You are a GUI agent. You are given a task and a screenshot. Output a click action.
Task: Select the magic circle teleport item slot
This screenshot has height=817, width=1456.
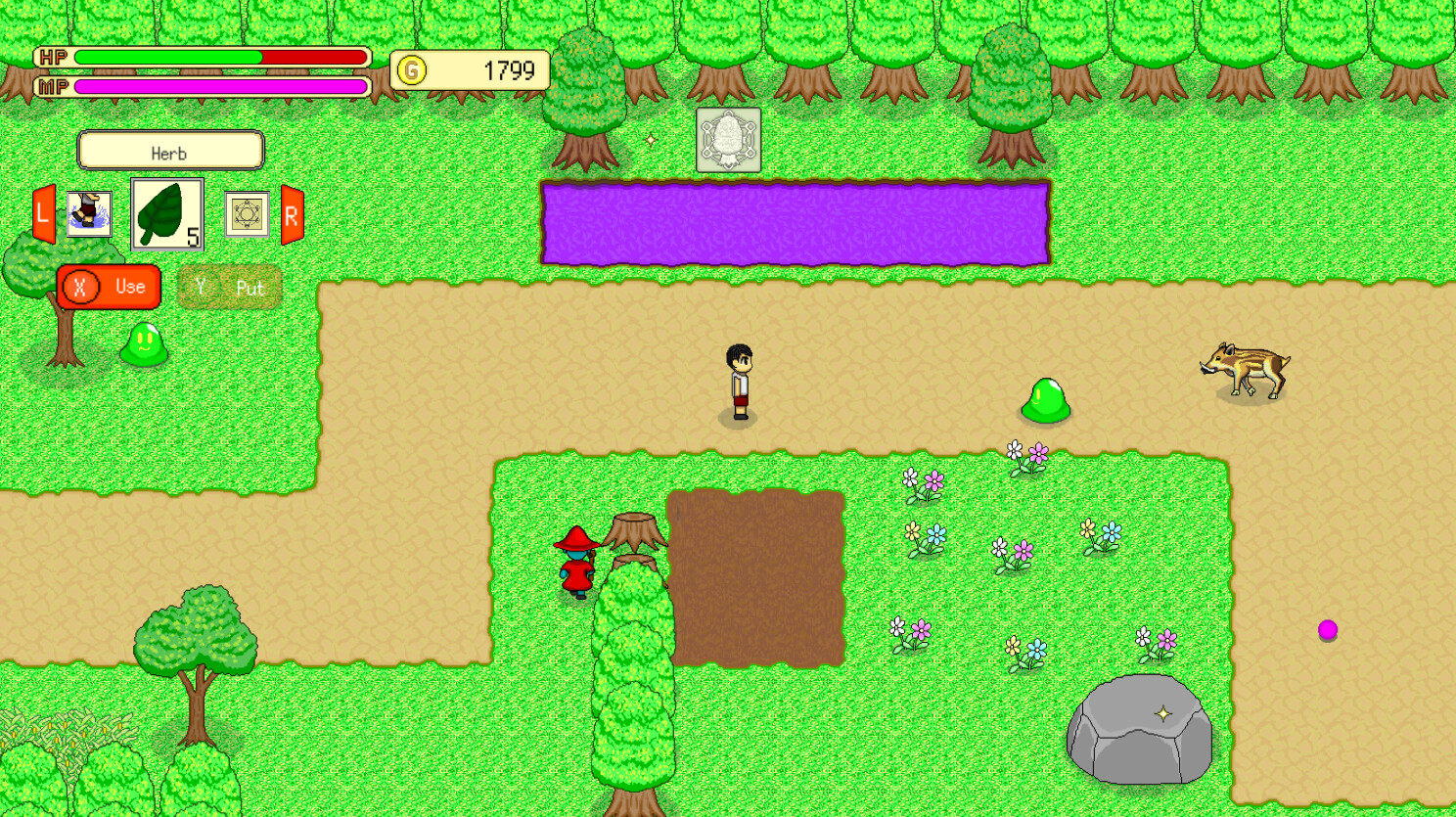248,213
